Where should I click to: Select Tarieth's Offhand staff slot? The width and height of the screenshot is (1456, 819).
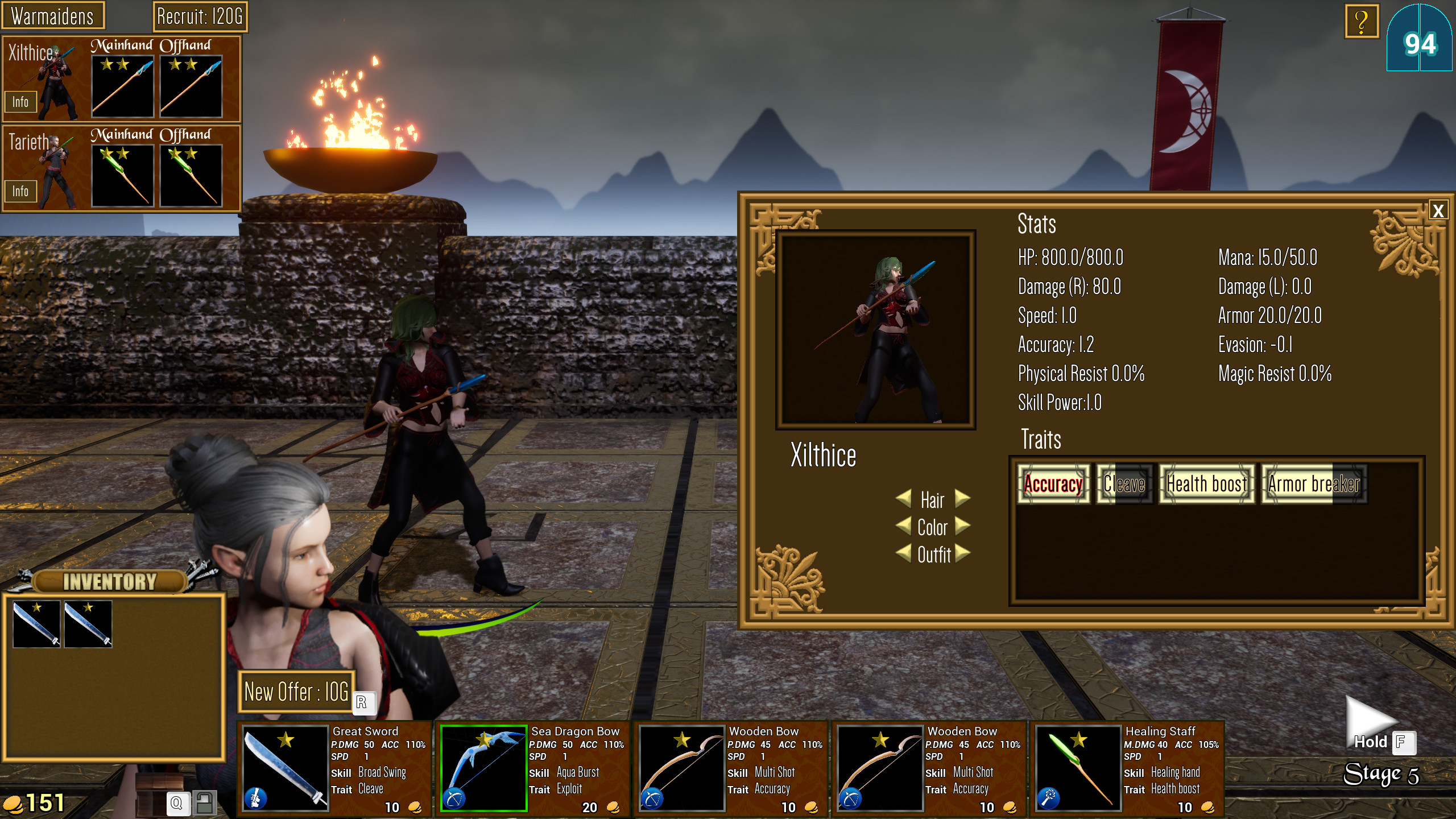pyautogui.click(x=191, y=176)
